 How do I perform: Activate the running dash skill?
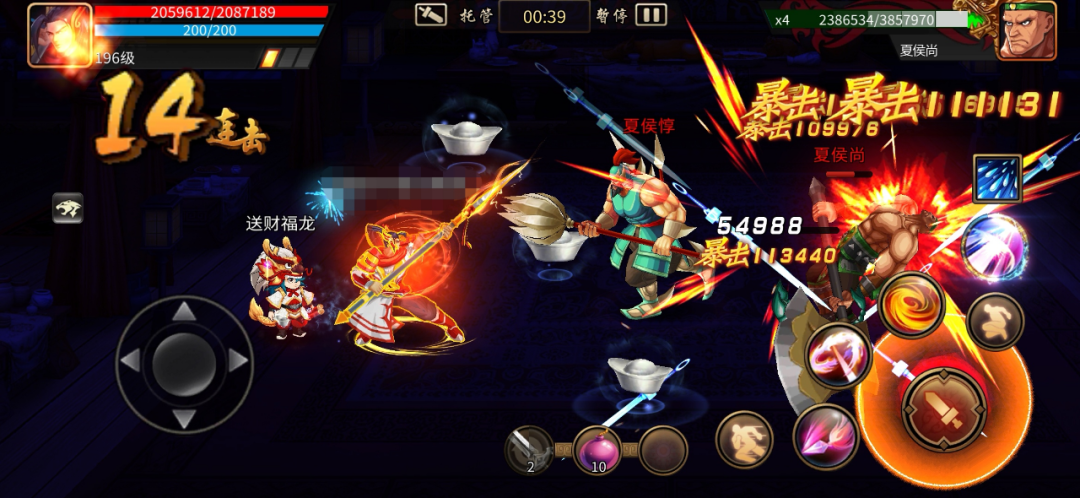click(745, 439)
